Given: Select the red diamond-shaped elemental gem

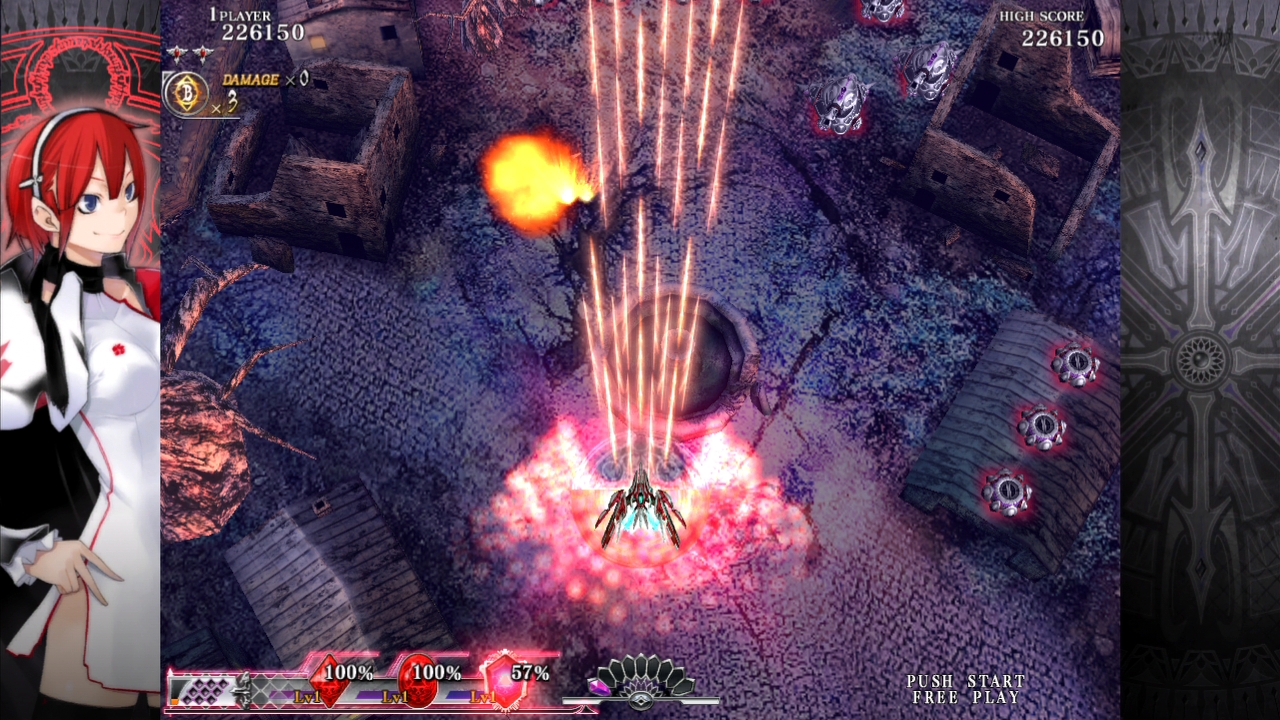Looking at the screenshot, I should [329, 680].
